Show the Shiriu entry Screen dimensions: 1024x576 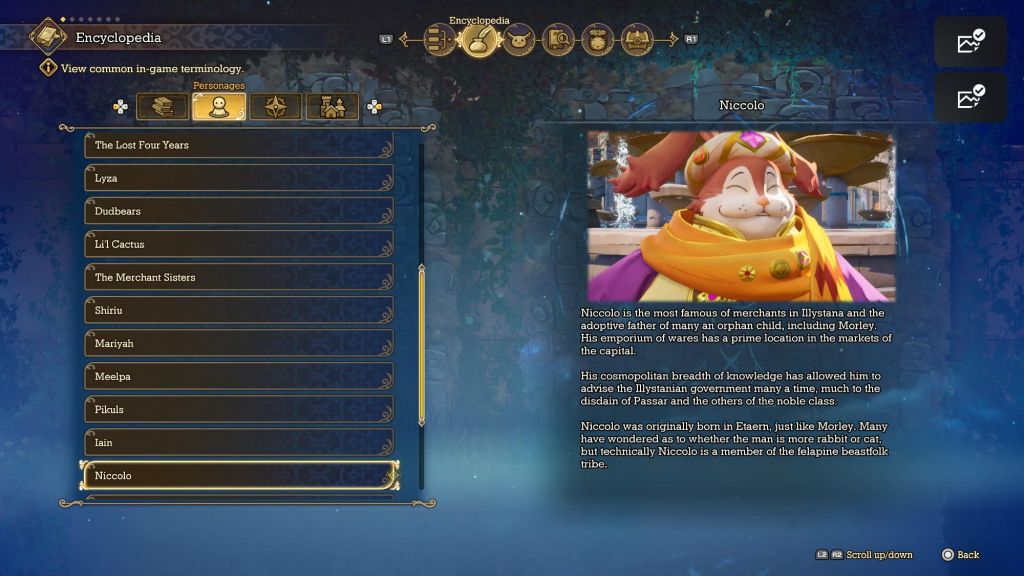point(238,310)
